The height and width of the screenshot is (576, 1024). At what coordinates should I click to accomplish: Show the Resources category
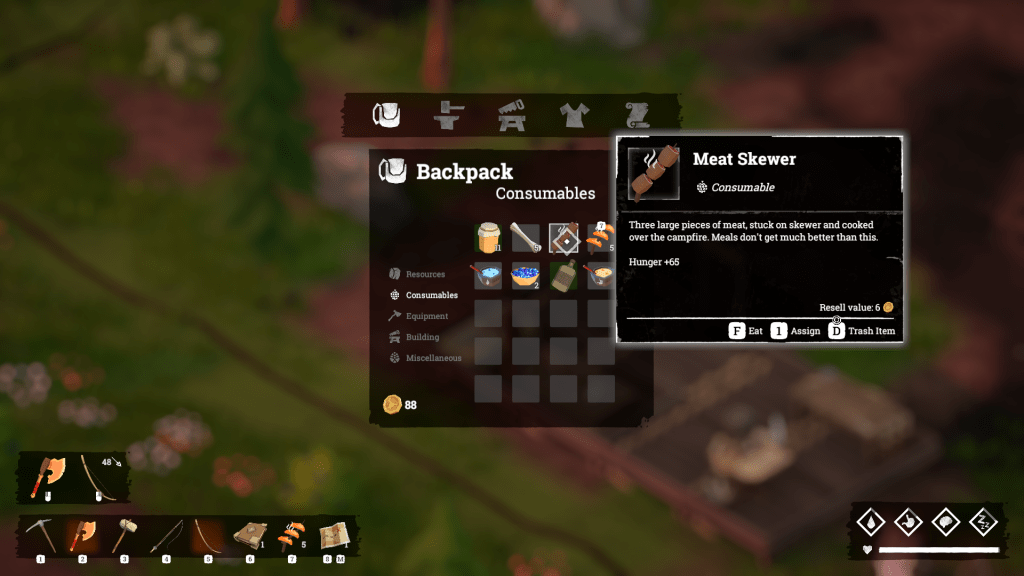[x=418, y=274]
